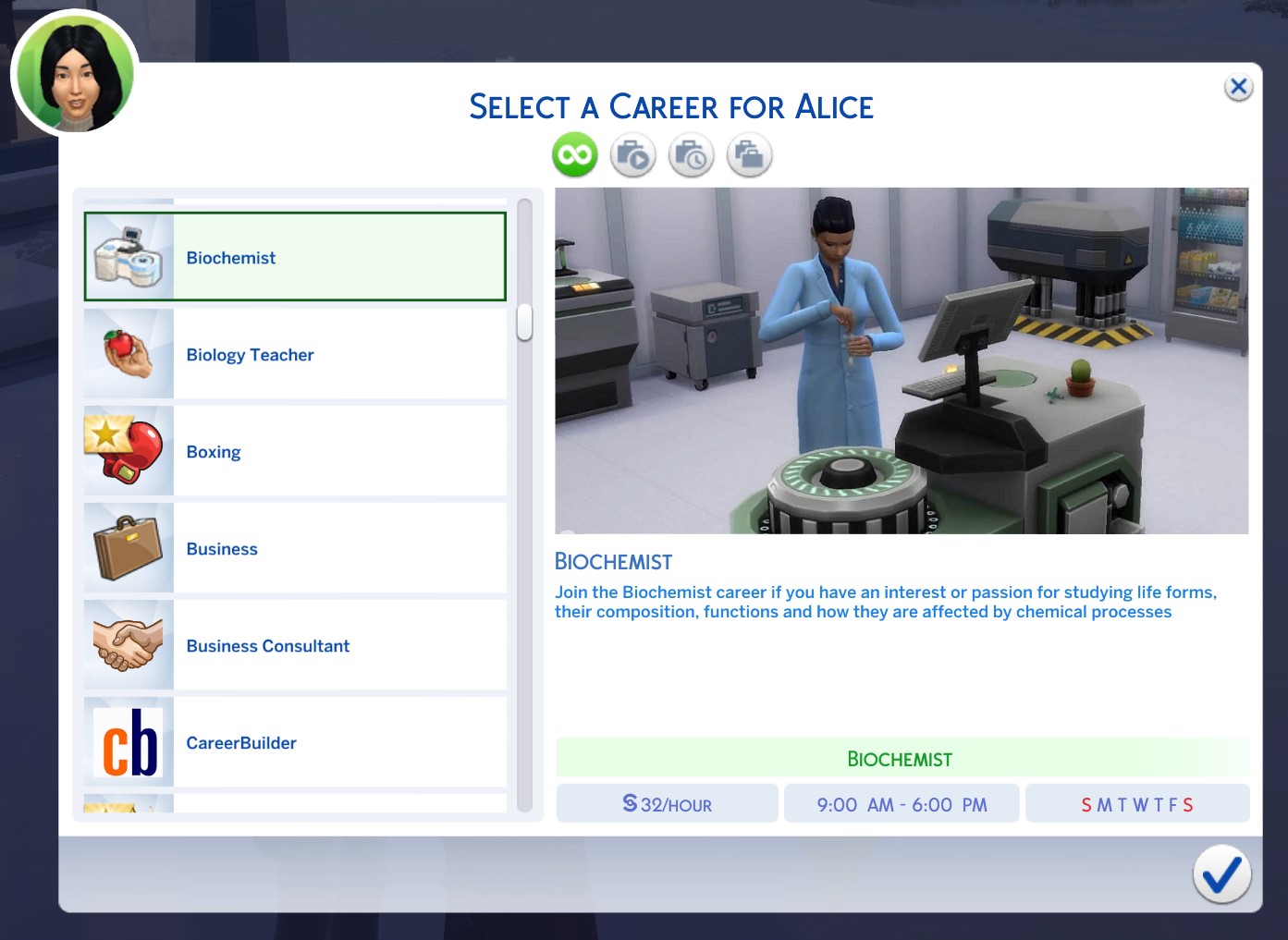The width and height of the screenshot is (1288, 940).
Task: Select the green infinity all-careers filter
Action: [x=573, y=154]
